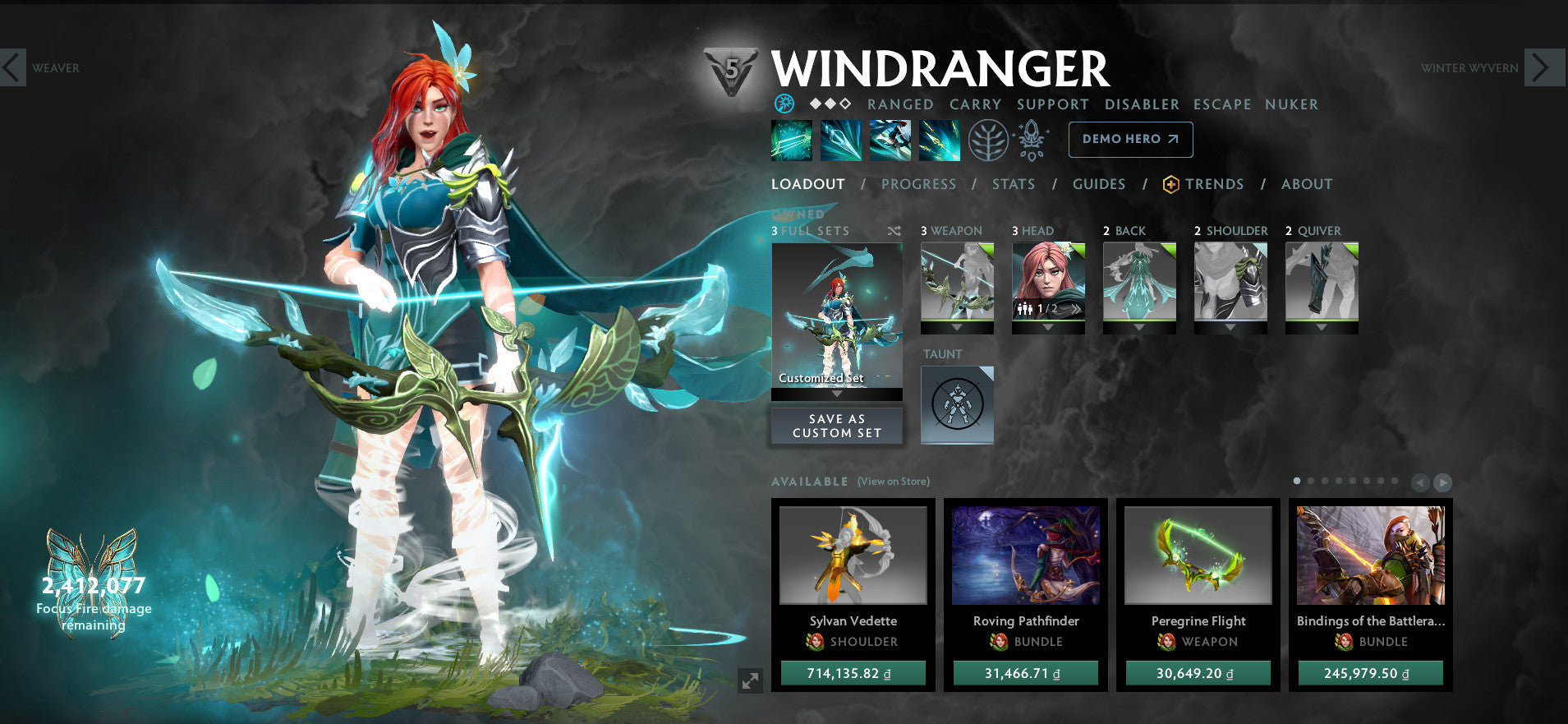Viewport: 1568px width, 724px height.
Task: Expand the hero model to fullscreen view
Action: [748, 679]
